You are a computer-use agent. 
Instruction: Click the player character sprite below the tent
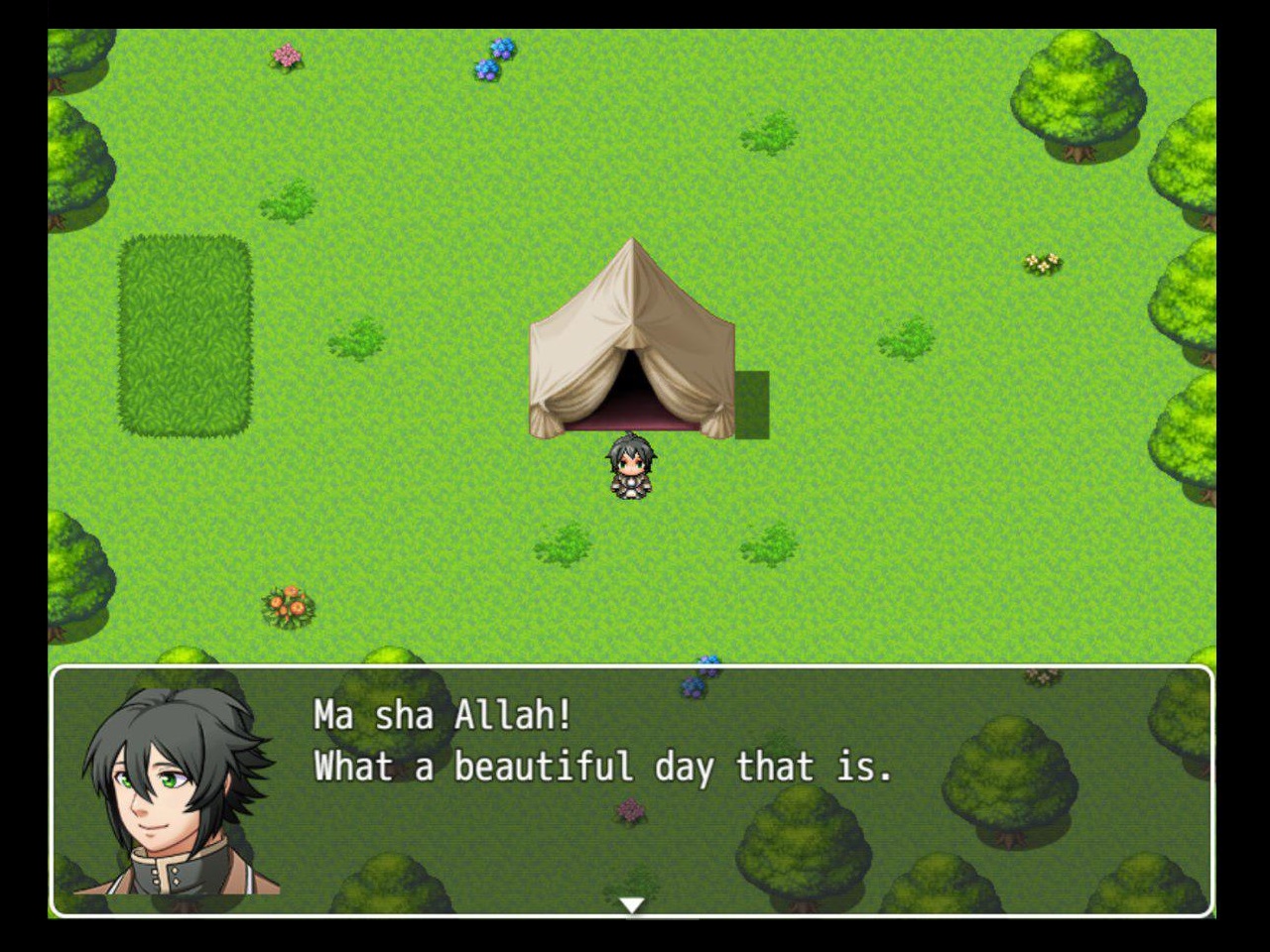[x=631, y=466]
